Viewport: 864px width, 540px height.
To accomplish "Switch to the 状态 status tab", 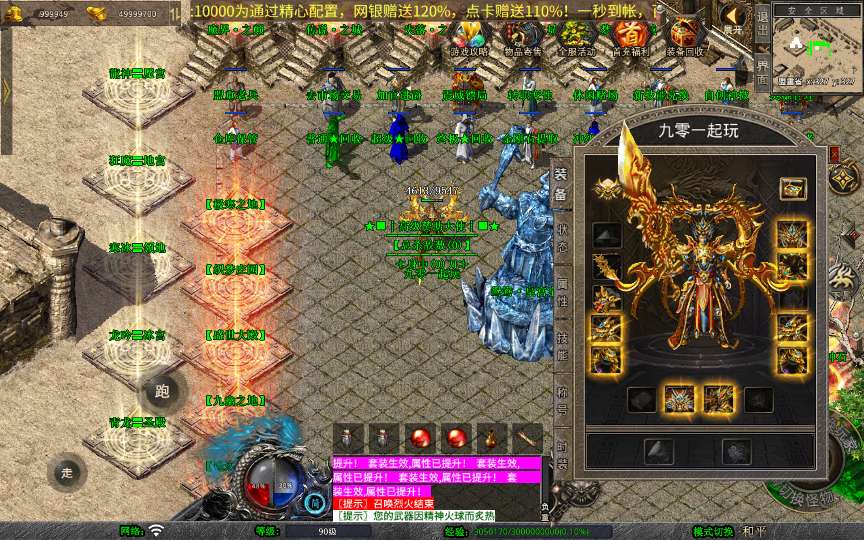I will tap(562, 239).
